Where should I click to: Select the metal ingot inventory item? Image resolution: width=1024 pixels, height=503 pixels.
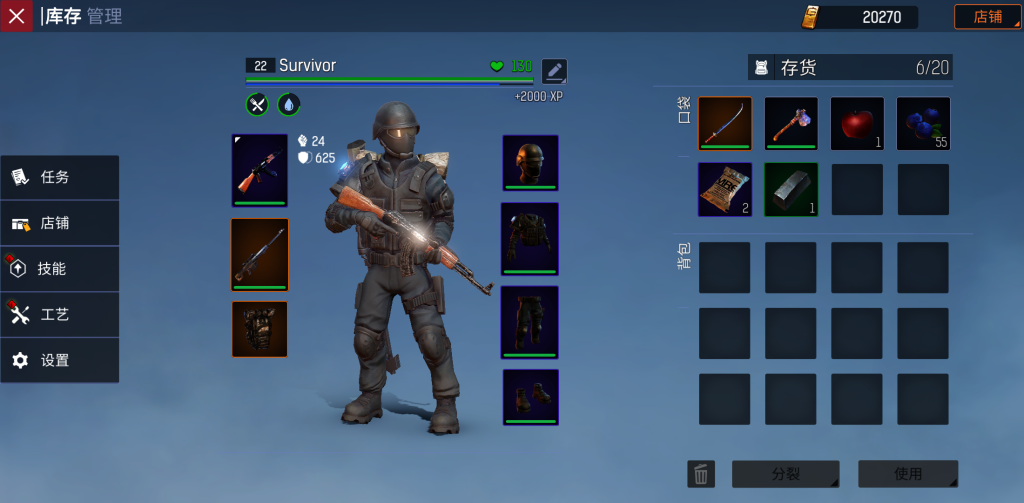791,190
